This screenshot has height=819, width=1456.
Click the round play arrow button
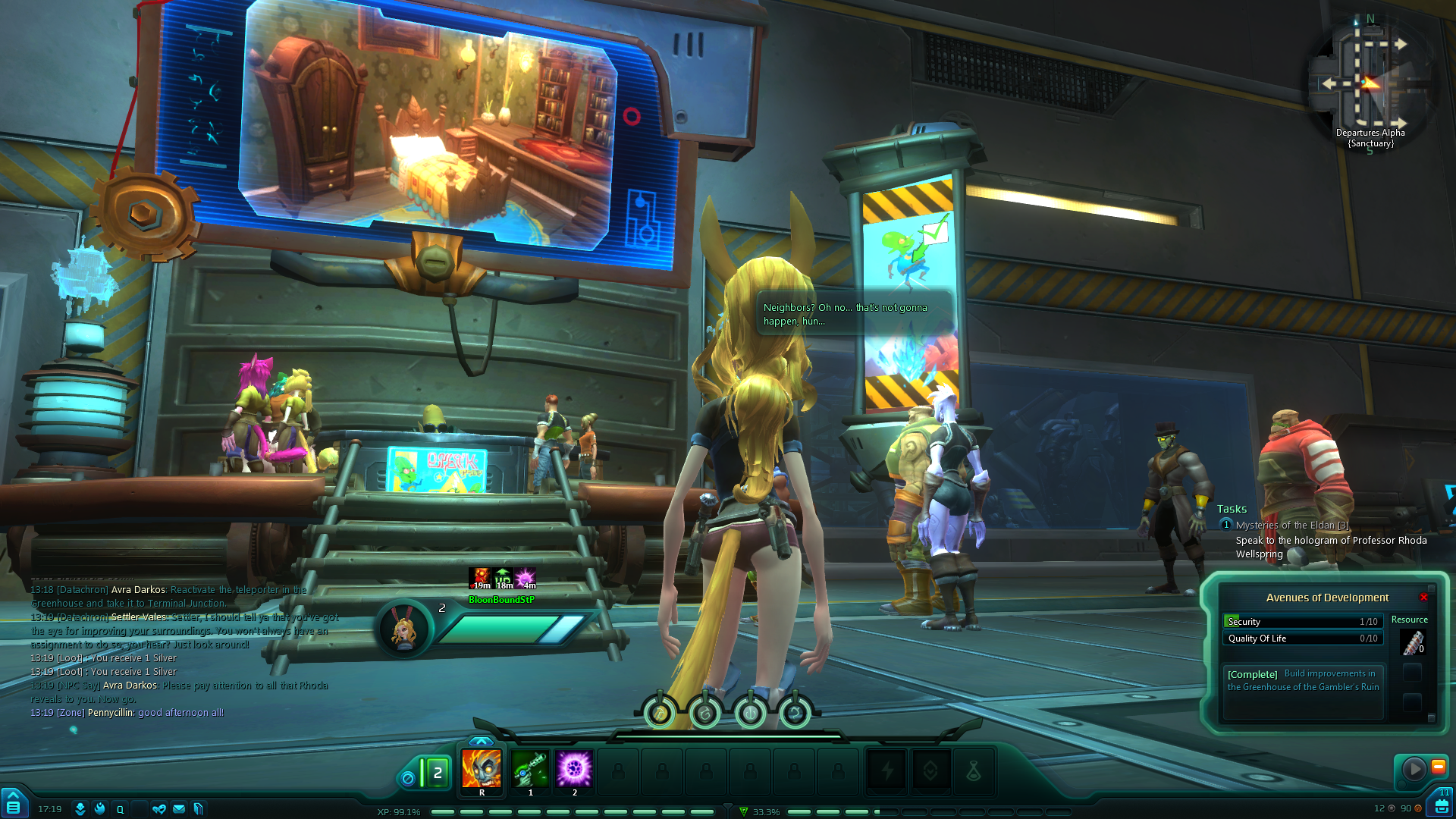[1414, 769]
